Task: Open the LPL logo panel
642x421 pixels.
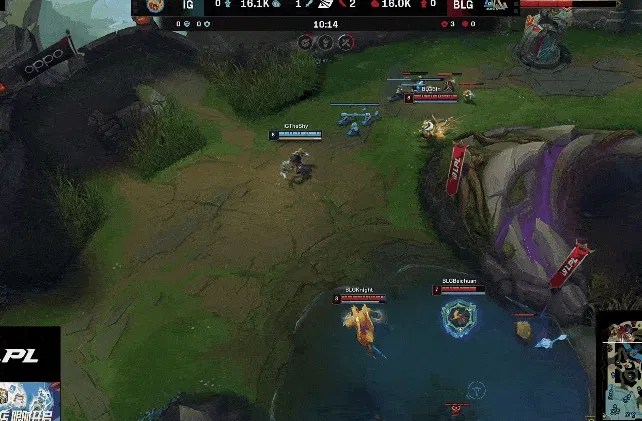Action: pos(29,353)
